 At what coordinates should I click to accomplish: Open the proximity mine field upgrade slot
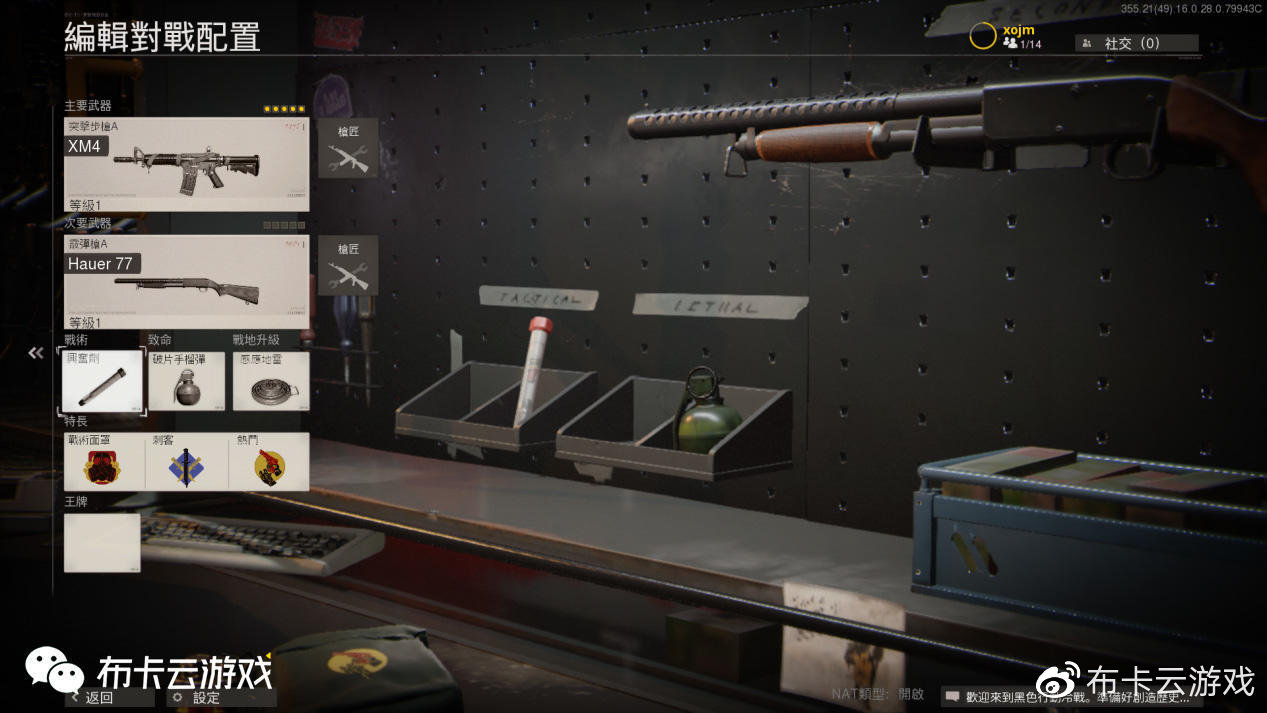coord(270,381)
